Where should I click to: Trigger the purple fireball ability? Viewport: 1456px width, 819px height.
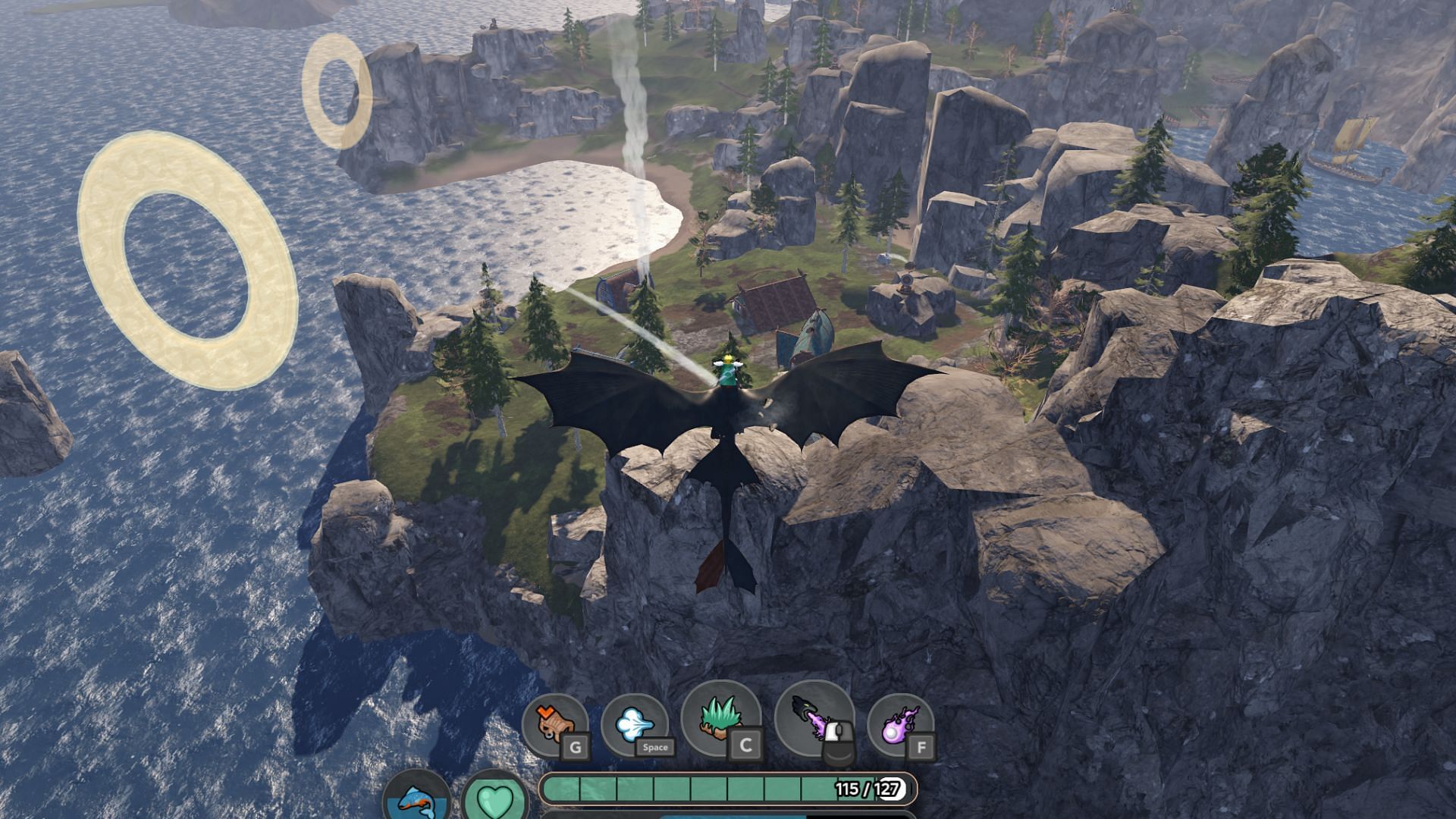coord(899,726)
